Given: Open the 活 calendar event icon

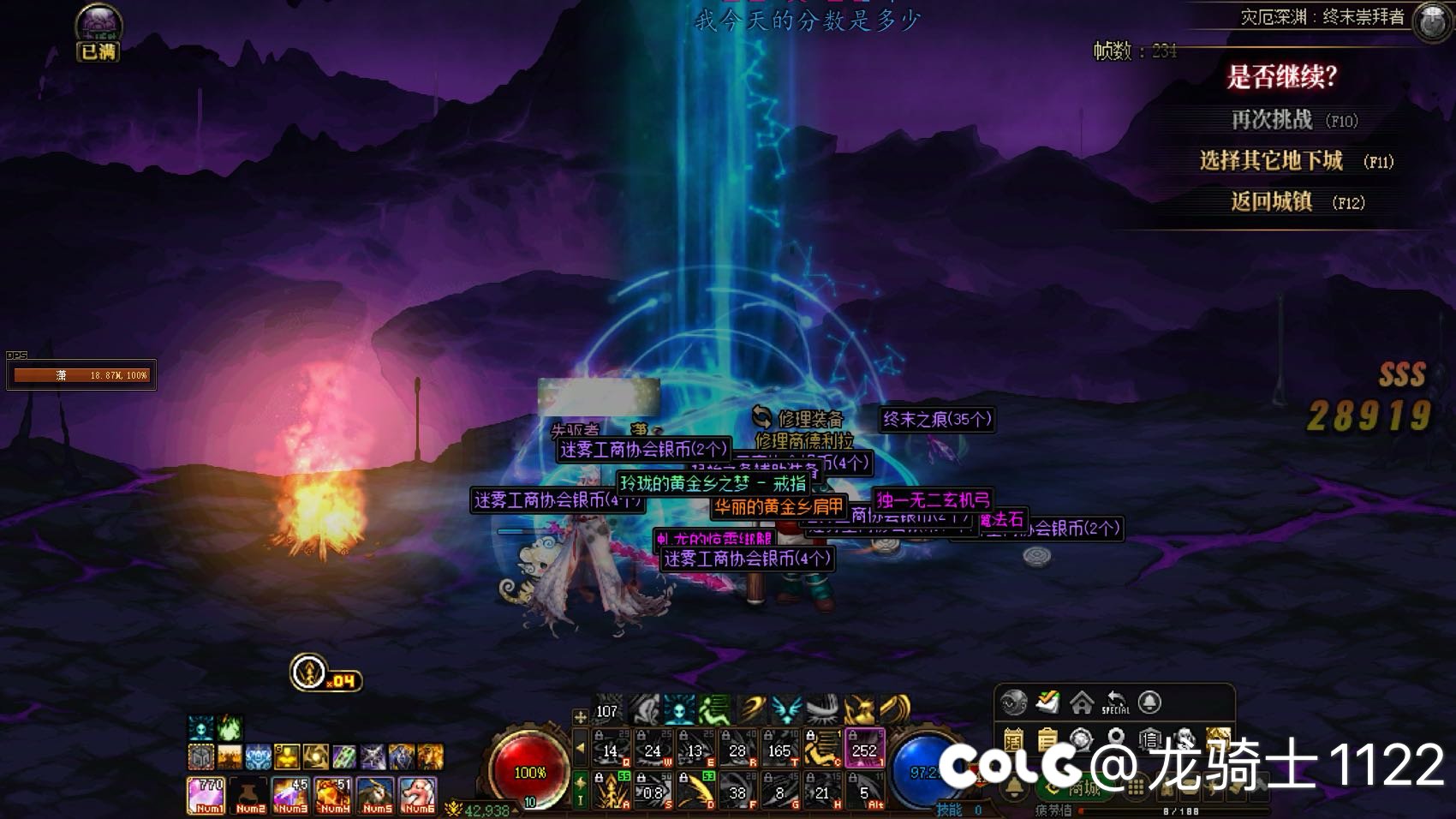Looking at the screenshot, I should [x=1013, y=738].
